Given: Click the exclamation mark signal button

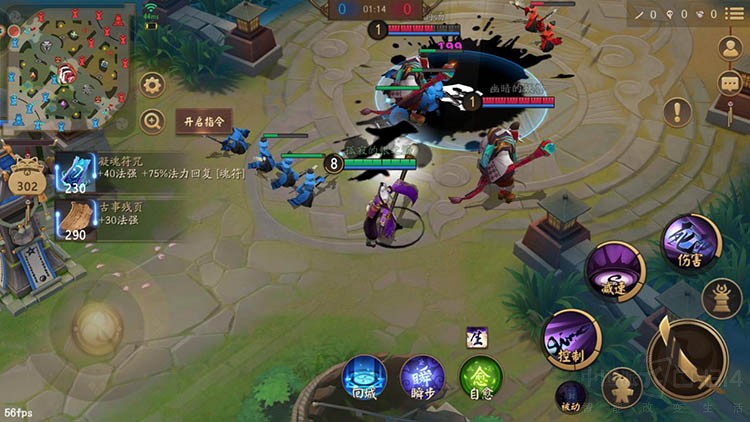Looking at the screenshot, I should click(x=678, y=112).
